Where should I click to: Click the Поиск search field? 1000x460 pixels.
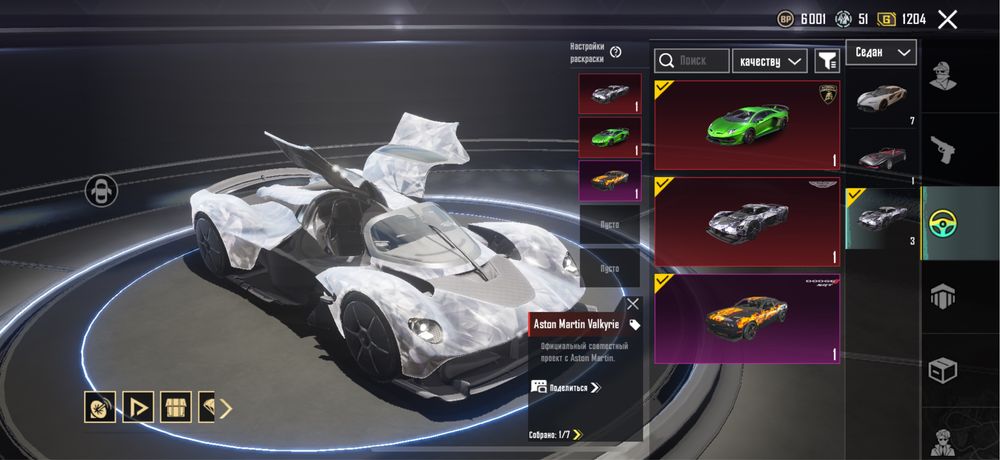692,61
